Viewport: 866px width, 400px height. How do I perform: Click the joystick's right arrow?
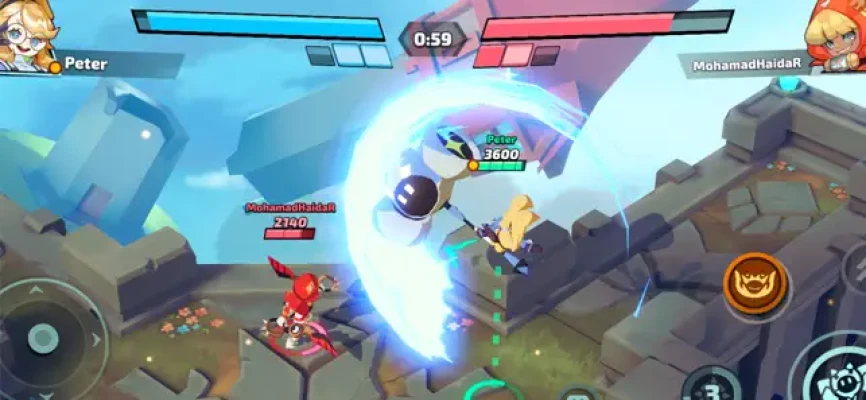click(97, 340)
